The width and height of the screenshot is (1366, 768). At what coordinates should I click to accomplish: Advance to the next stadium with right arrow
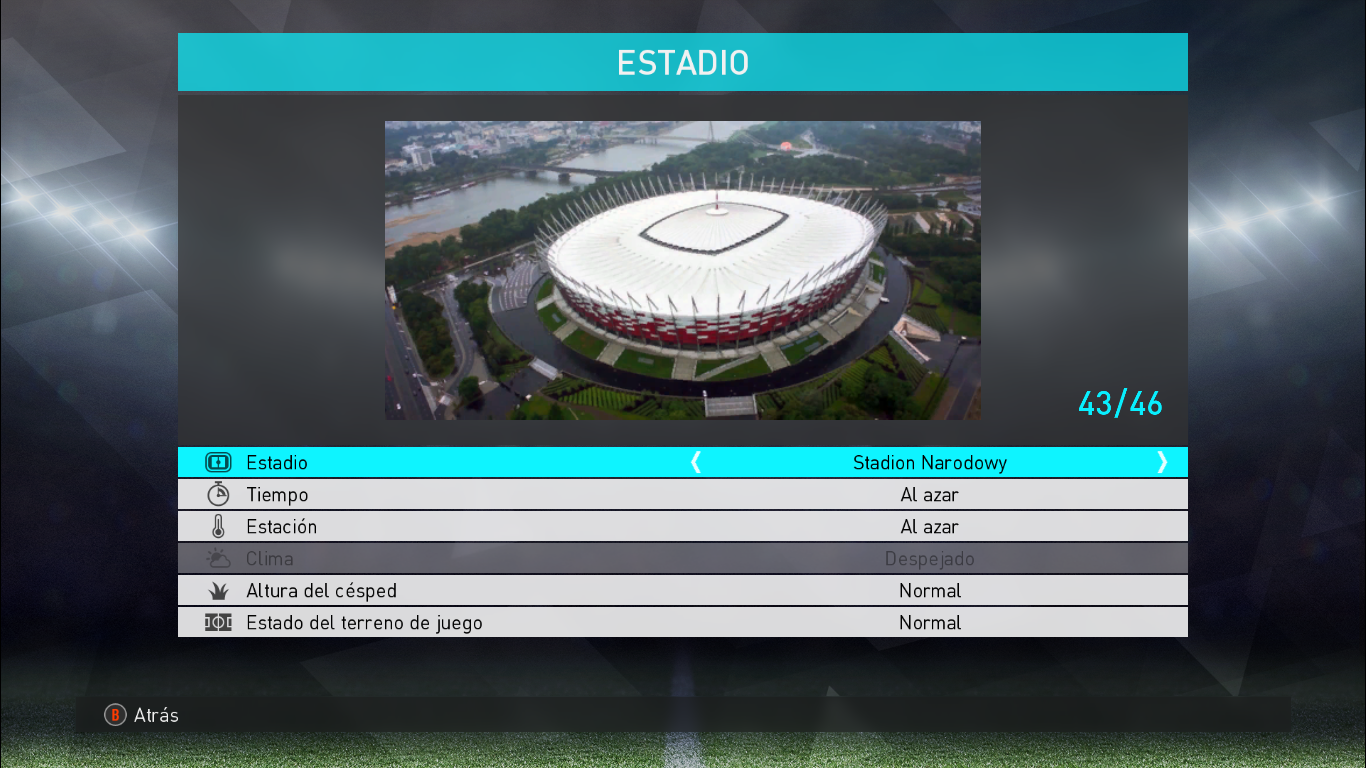(x=1162, y=462)
